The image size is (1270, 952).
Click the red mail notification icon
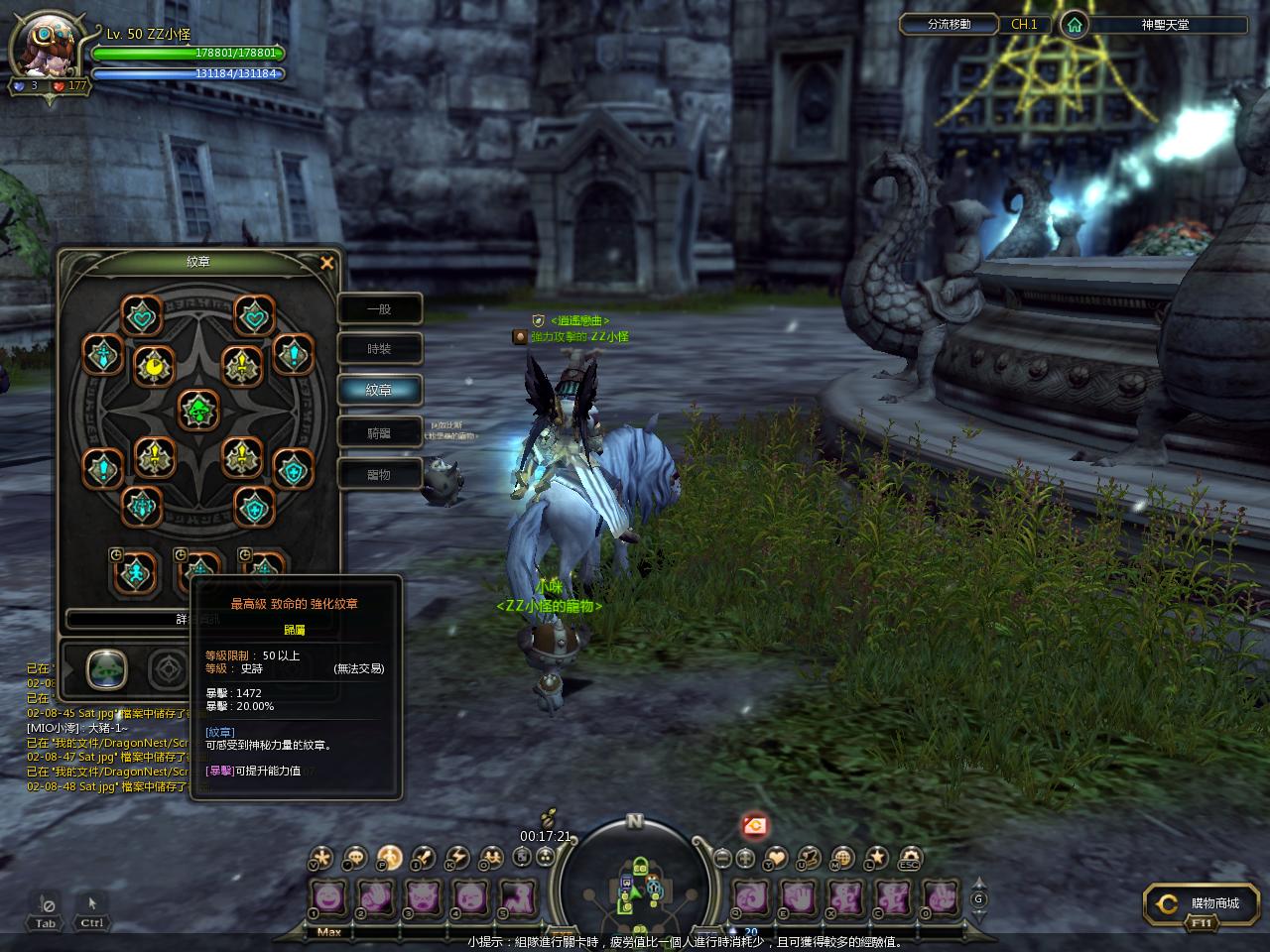coord(755,825)
